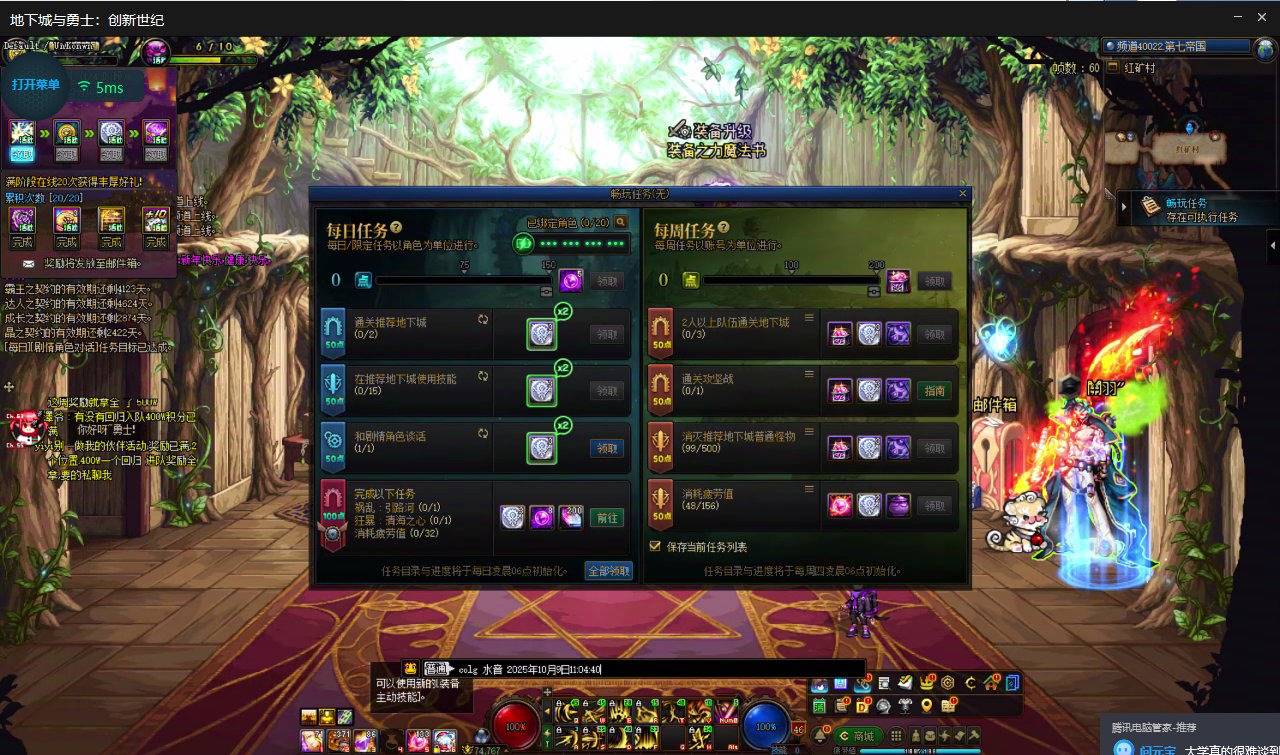
Task: Claim all daily rewards with 全部领取
Action: pyautogui.click(x=609, y=571)
